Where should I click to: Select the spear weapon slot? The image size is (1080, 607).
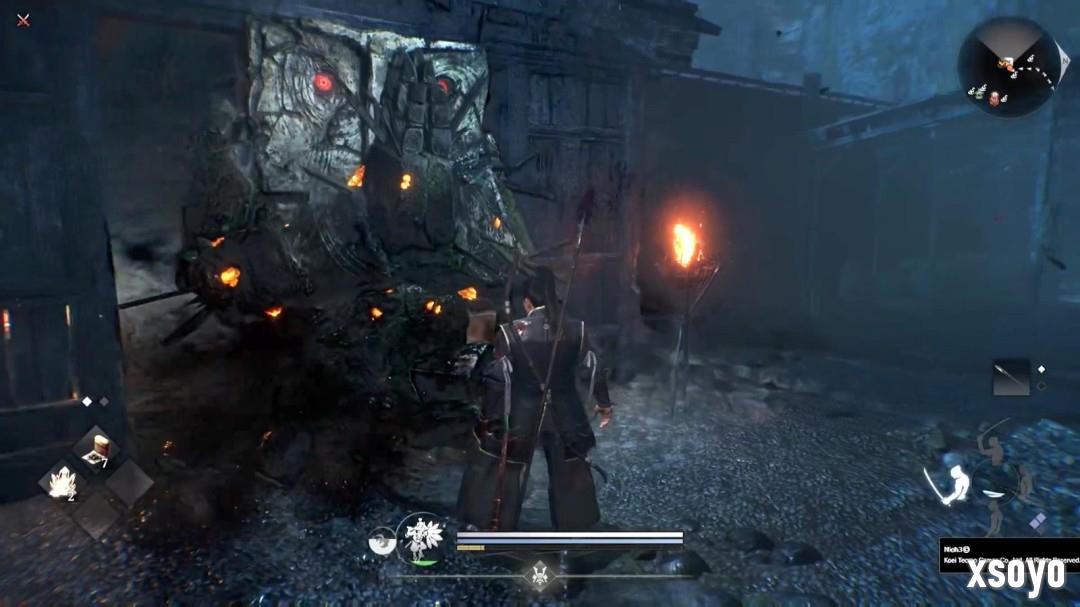pos(1011,377)
